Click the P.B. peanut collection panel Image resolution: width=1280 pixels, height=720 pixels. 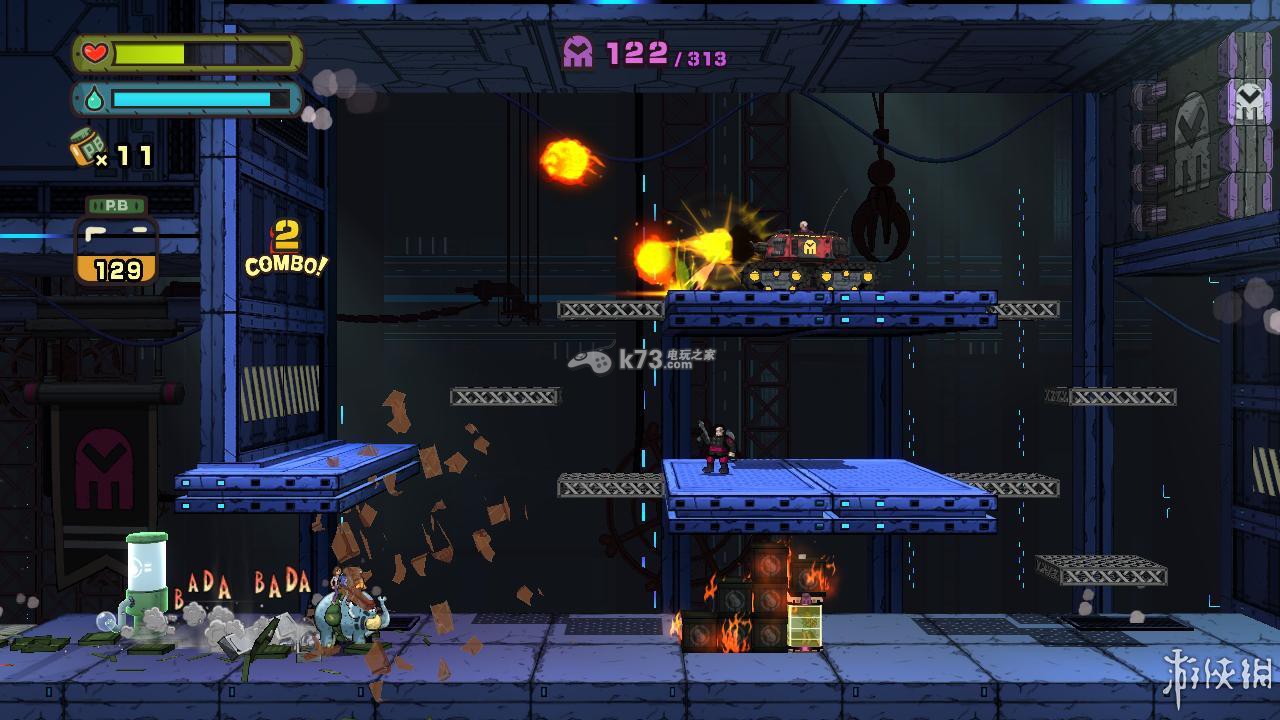tap(117, 241)
